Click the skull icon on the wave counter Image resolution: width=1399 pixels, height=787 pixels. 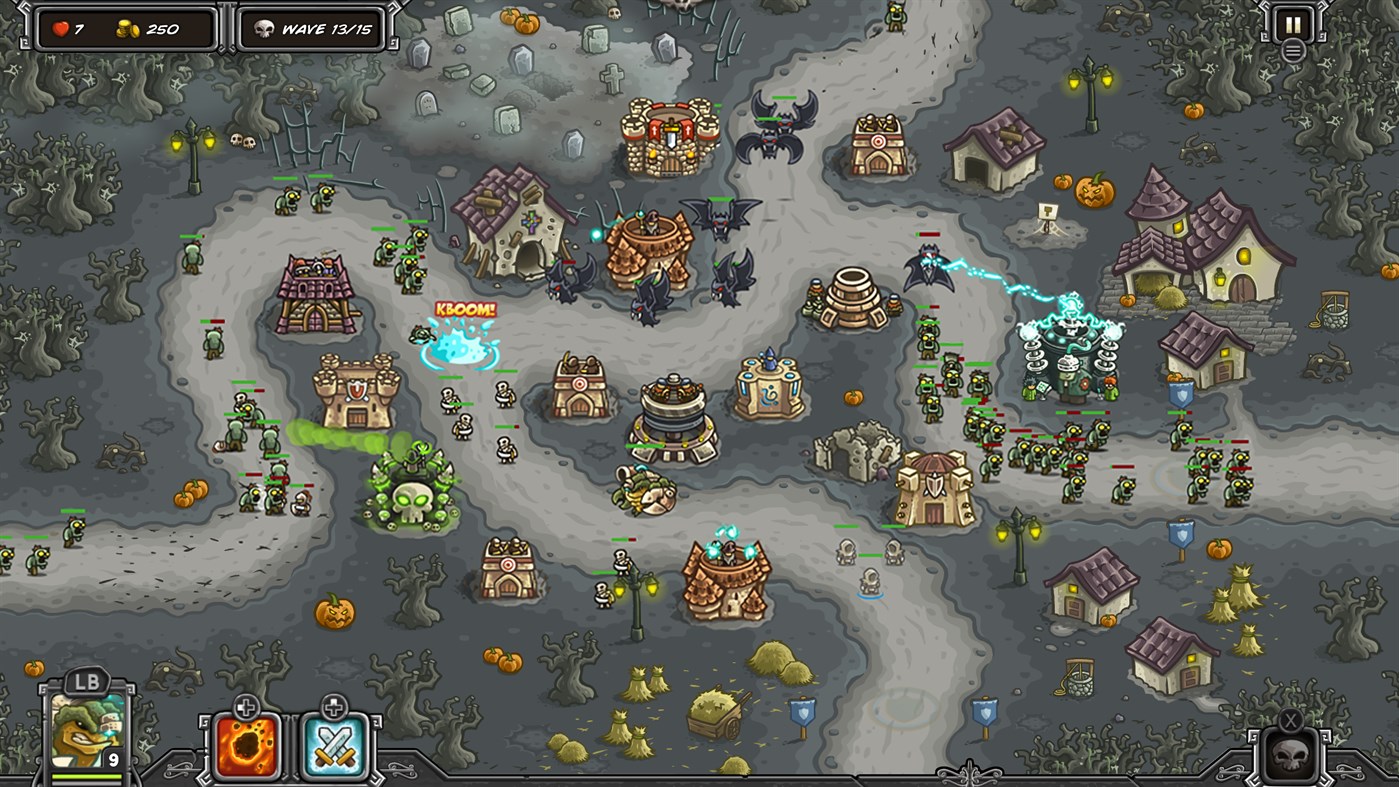(258, 28)
